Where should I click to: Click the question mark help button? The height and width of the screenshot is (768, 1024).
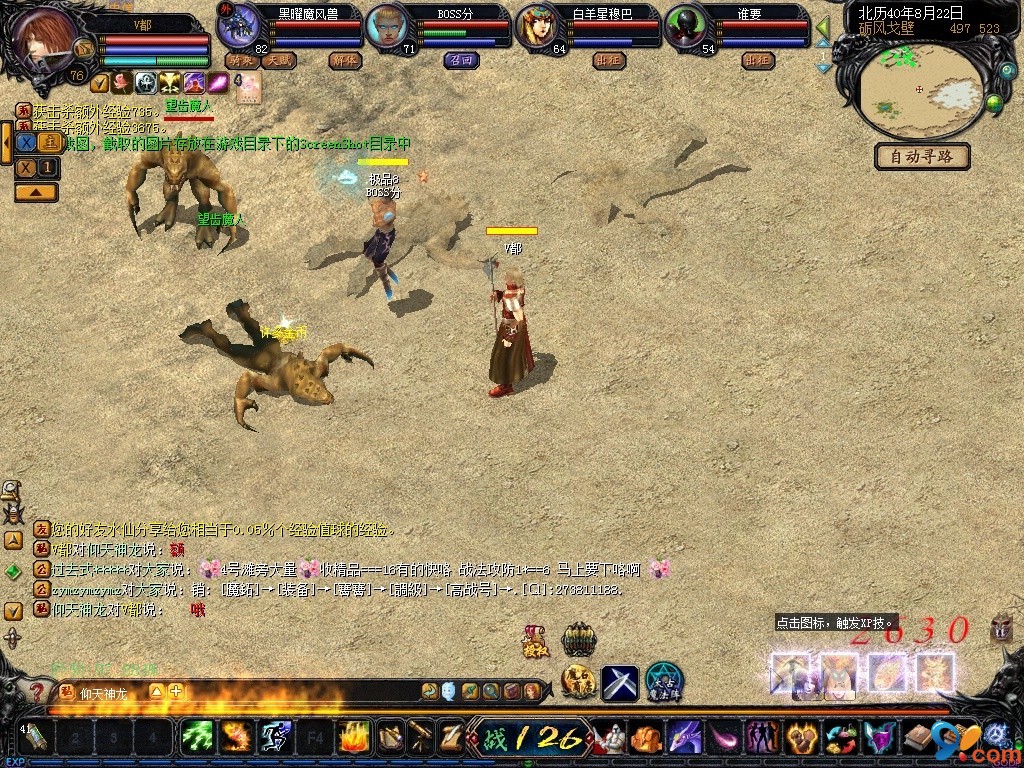coord(37,691)
